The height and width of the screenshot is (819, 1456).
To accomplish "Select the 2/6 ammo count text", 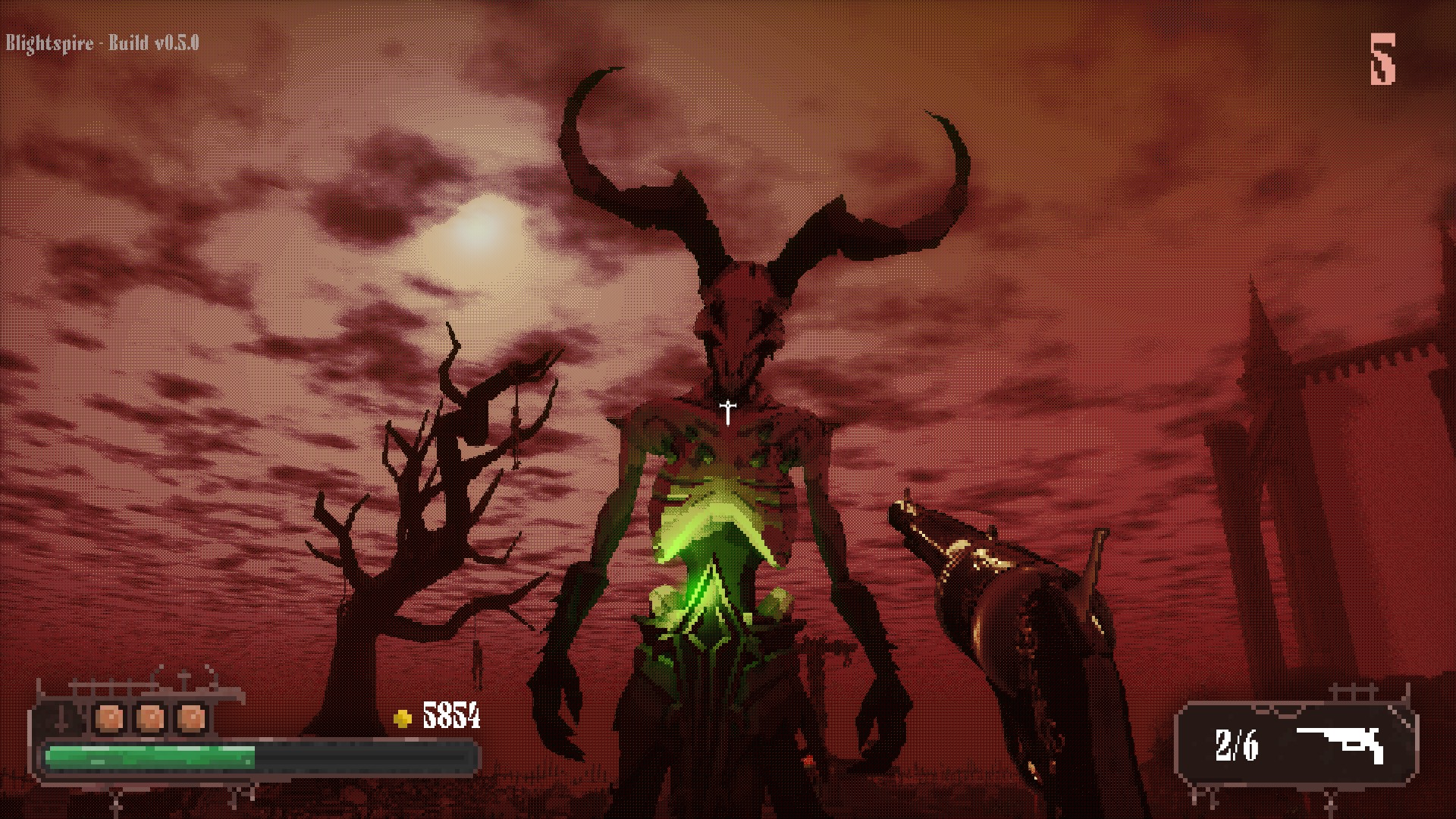I will 1236,743.
